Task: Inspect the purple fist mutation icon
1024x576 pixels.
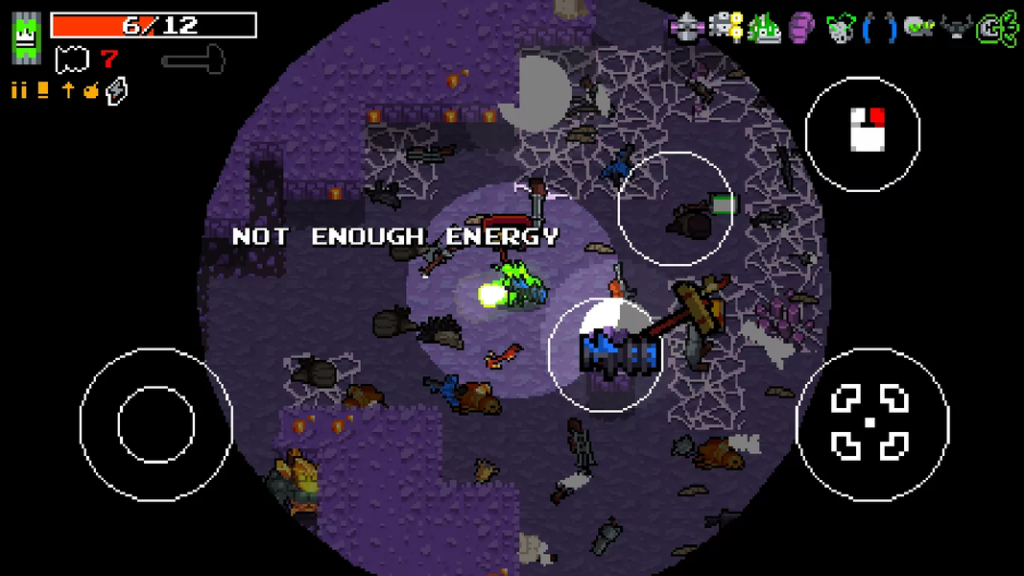Action: click(x=802, y=27)
